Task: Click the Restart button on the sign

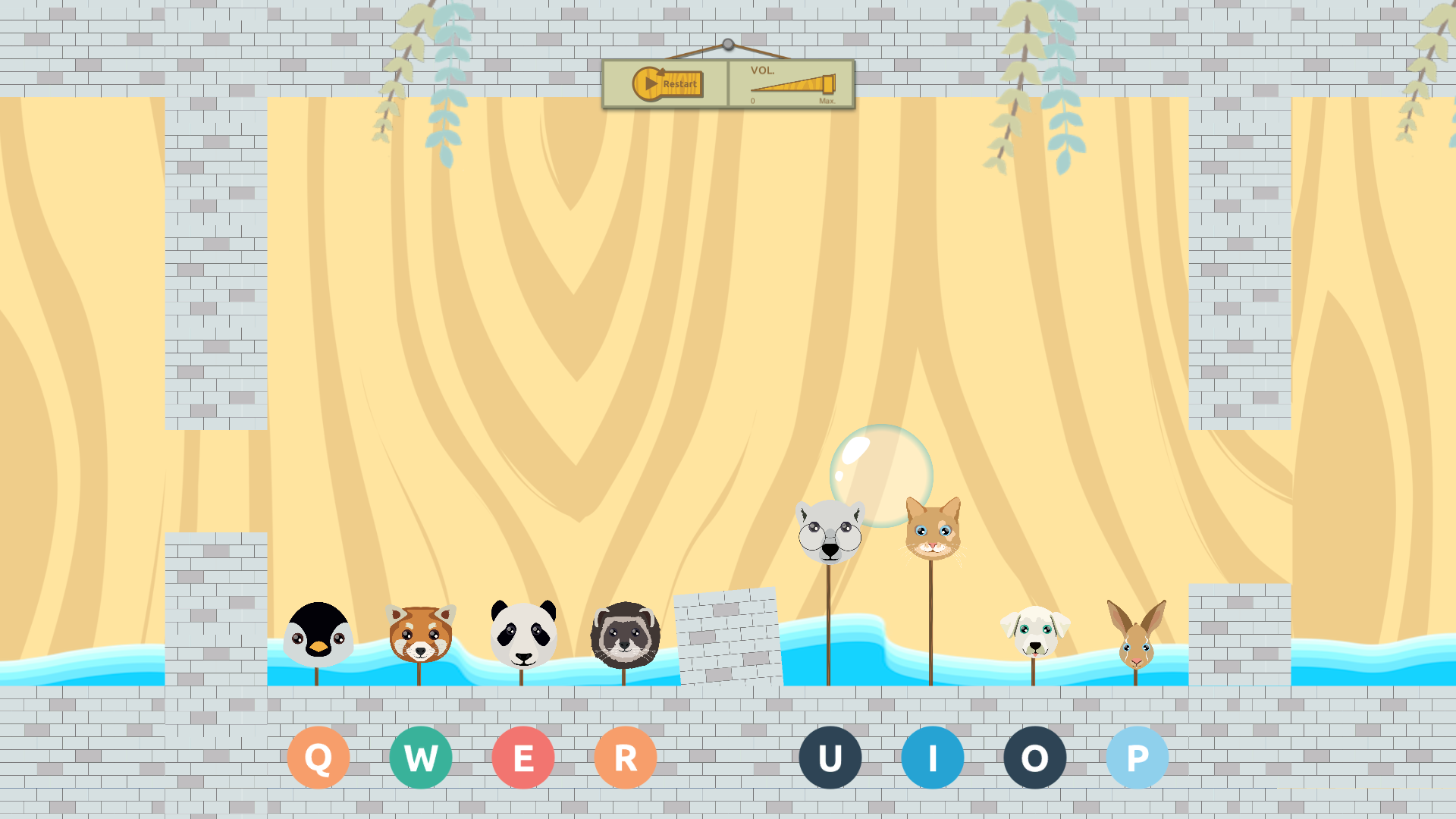Action: pyautogui.click(x=668, y=83)
